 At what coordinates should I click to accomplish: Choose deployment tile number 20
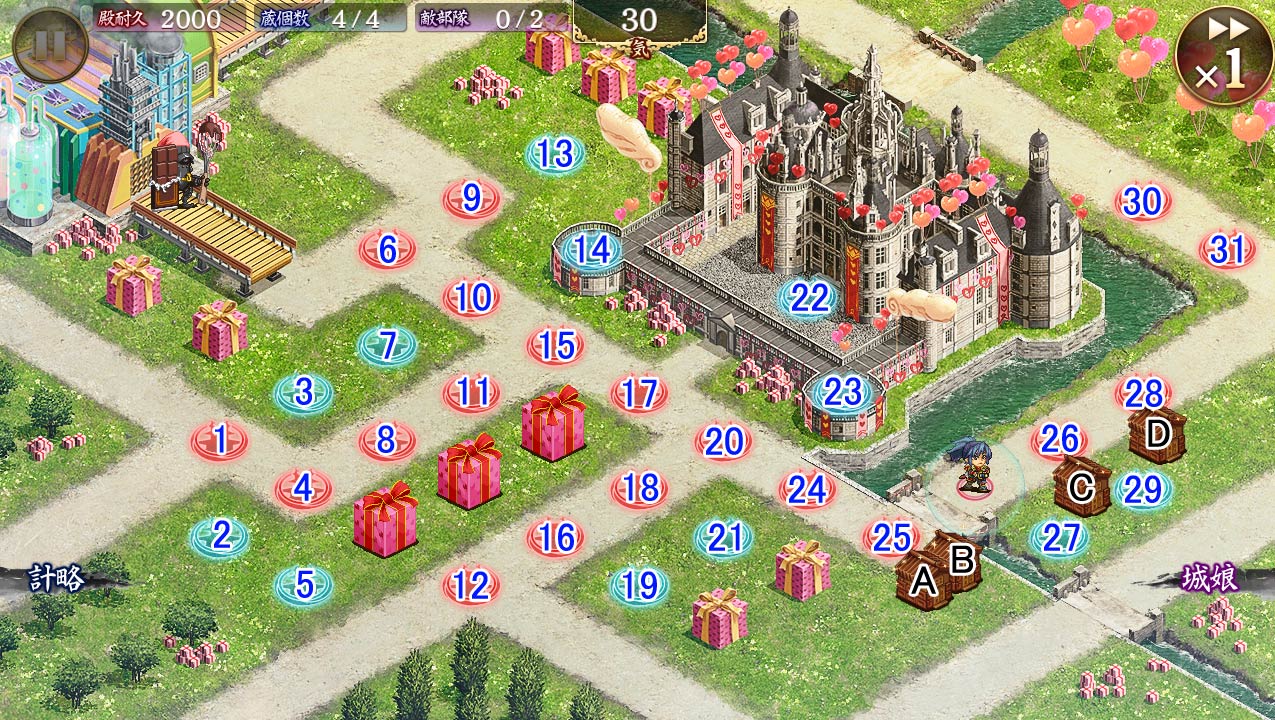point(723,441)
